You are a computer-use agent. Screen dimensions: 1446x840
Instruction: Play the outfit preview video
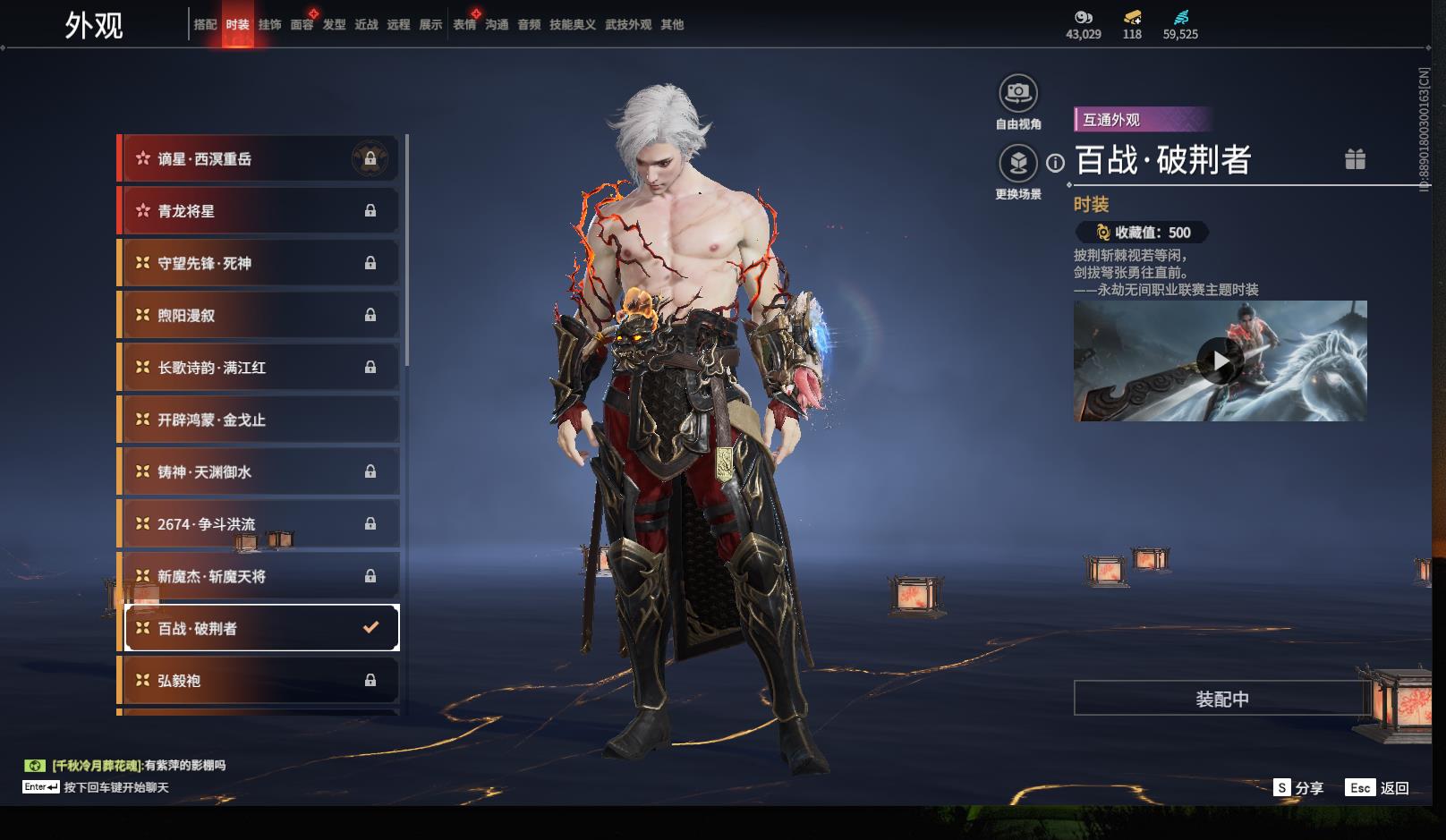(1220, 361)
